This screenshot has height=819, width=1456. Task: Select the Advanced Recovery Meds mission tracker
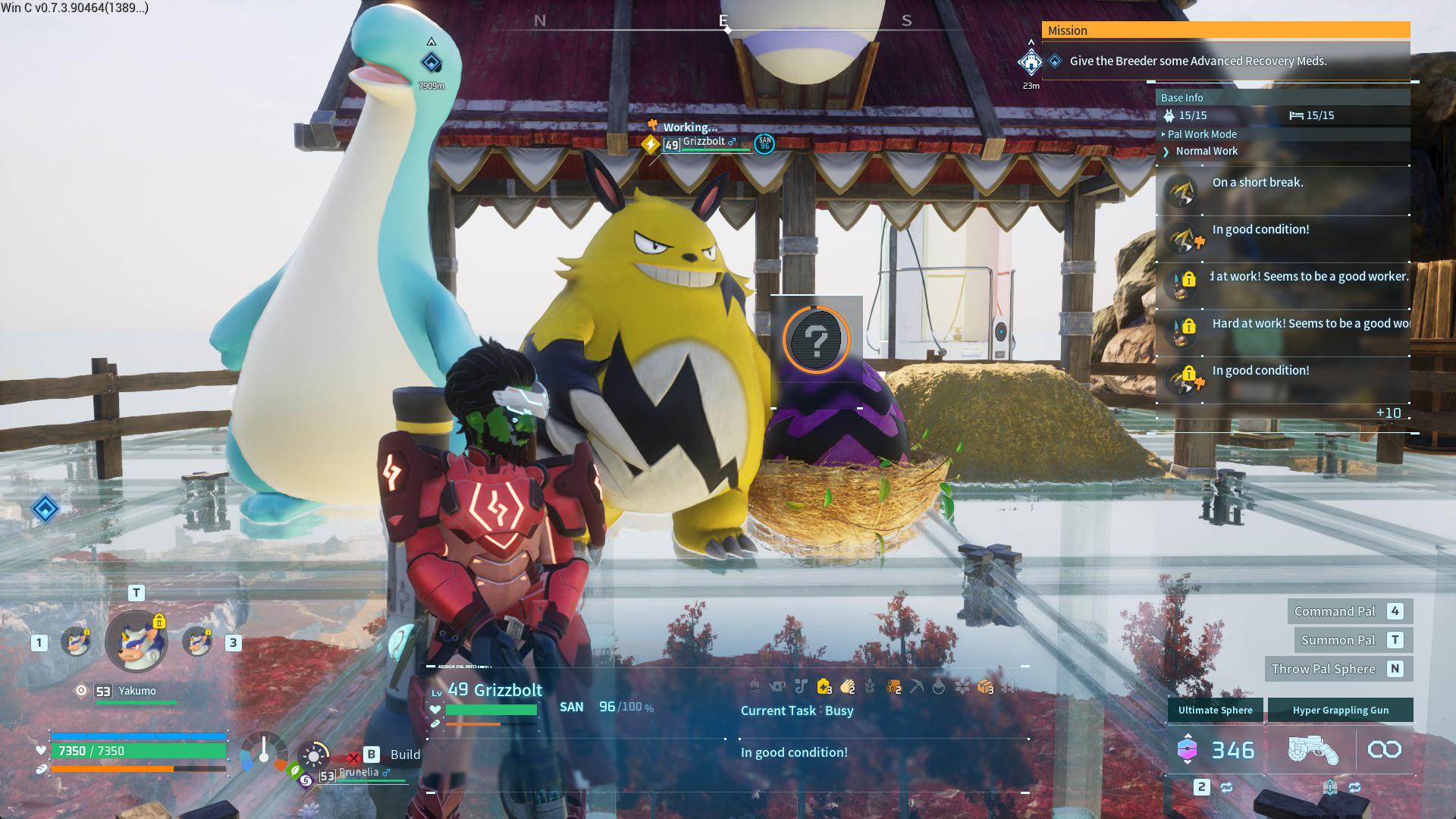[1197, 61]
